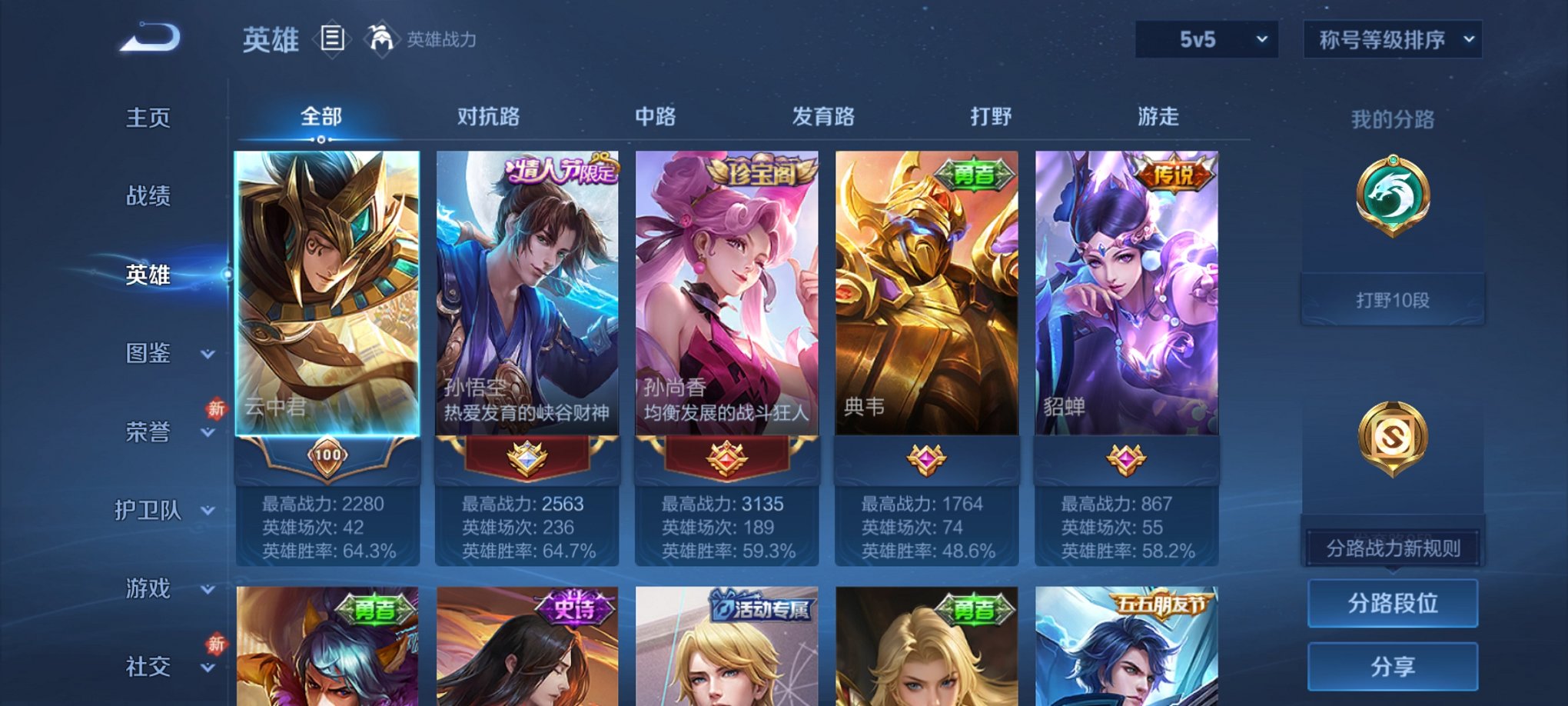Screen dimensions: 1568x706
Task: Switch to the 打野 tab
Action: point(990,117)
